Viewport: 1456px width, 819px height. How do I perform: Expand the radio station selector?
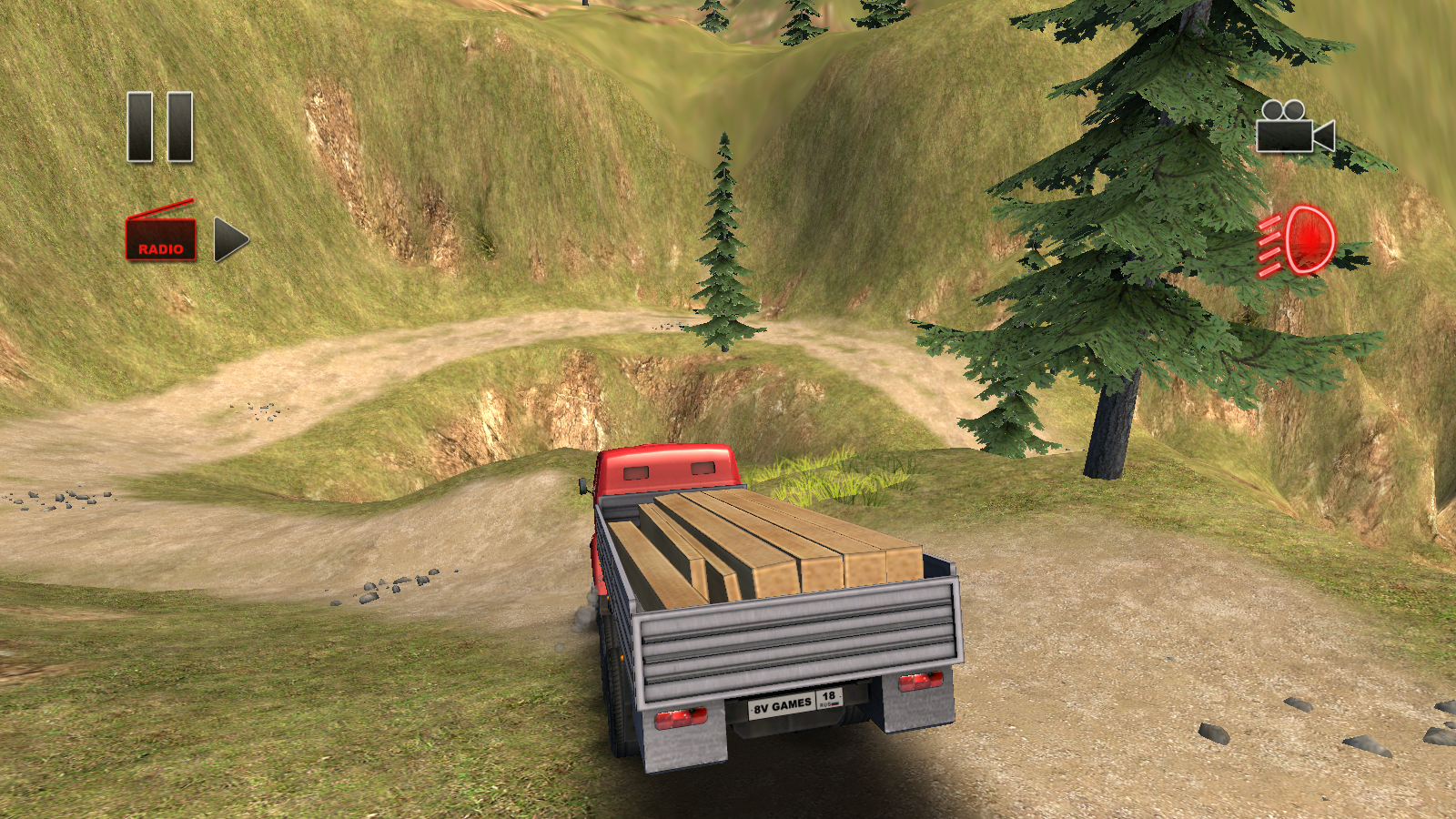click(161, 238)
